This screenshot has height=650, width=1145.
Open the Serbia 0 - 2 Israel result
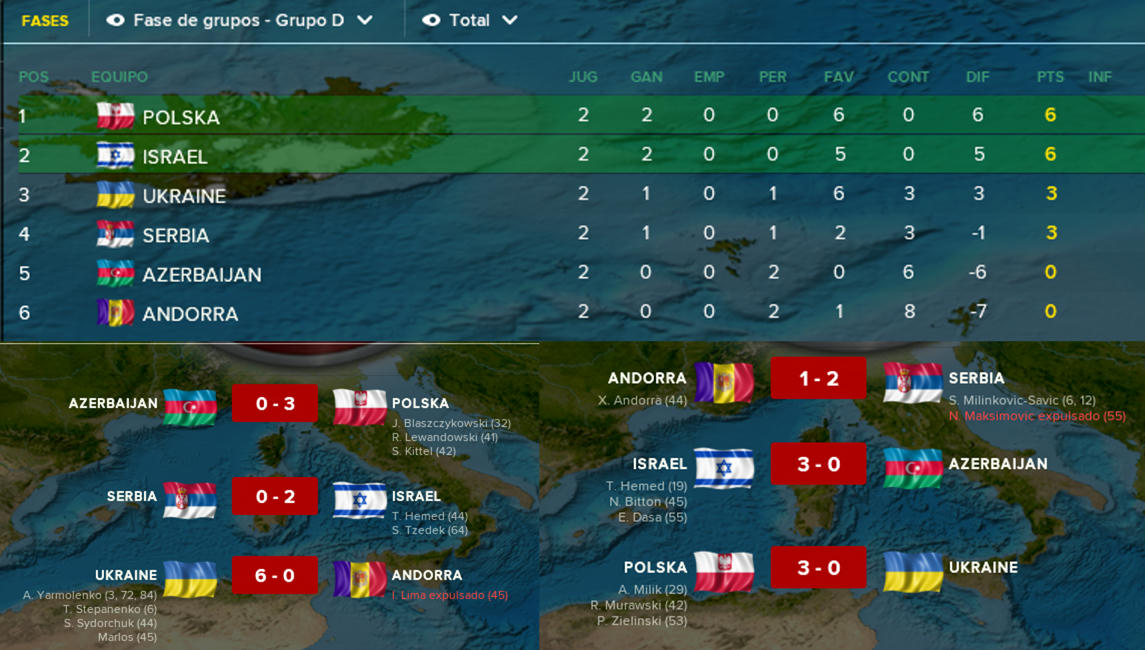click(x=274, y=497)
